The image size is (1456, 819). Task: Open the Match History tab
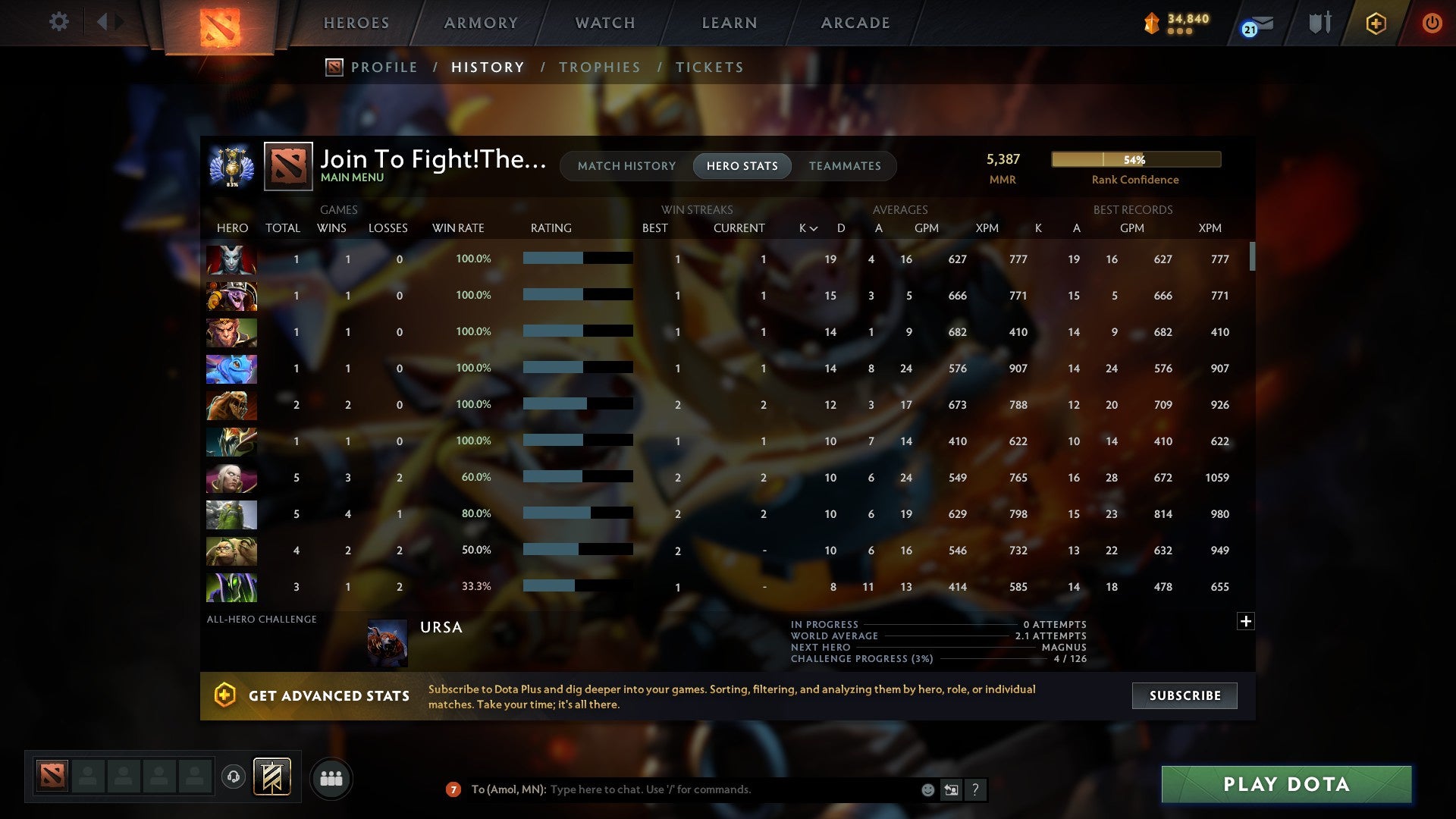click(x=626, y=166)
